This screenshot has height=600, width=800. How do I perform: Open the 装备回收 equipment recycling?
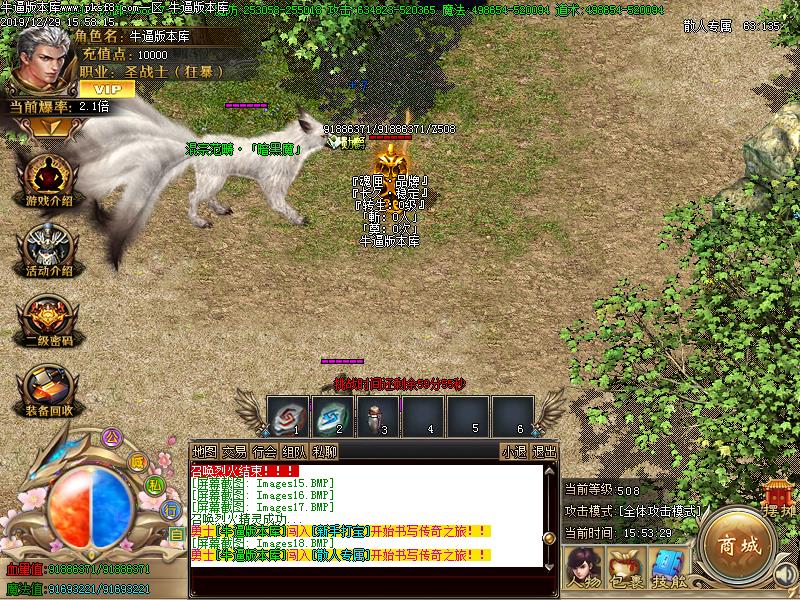click(x=48, y=390)
